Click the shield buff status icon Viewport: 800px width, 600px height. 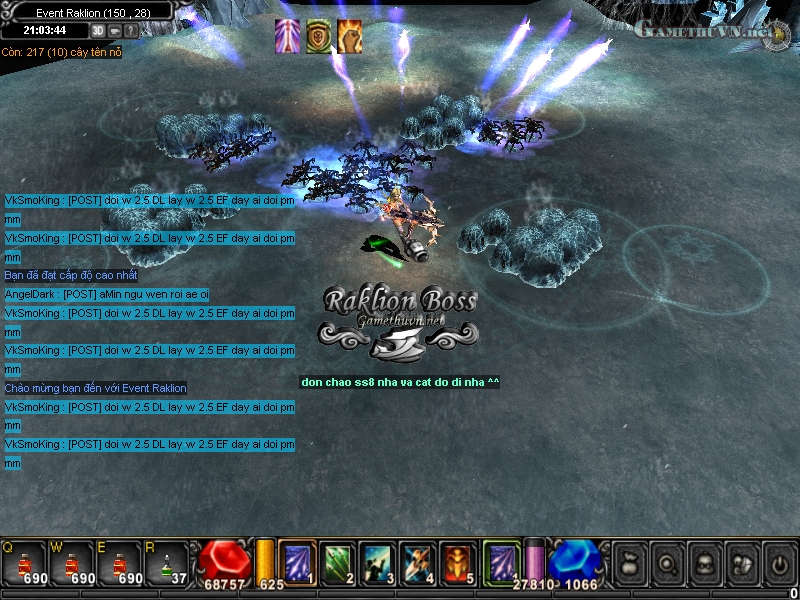(x=319, y=36)
